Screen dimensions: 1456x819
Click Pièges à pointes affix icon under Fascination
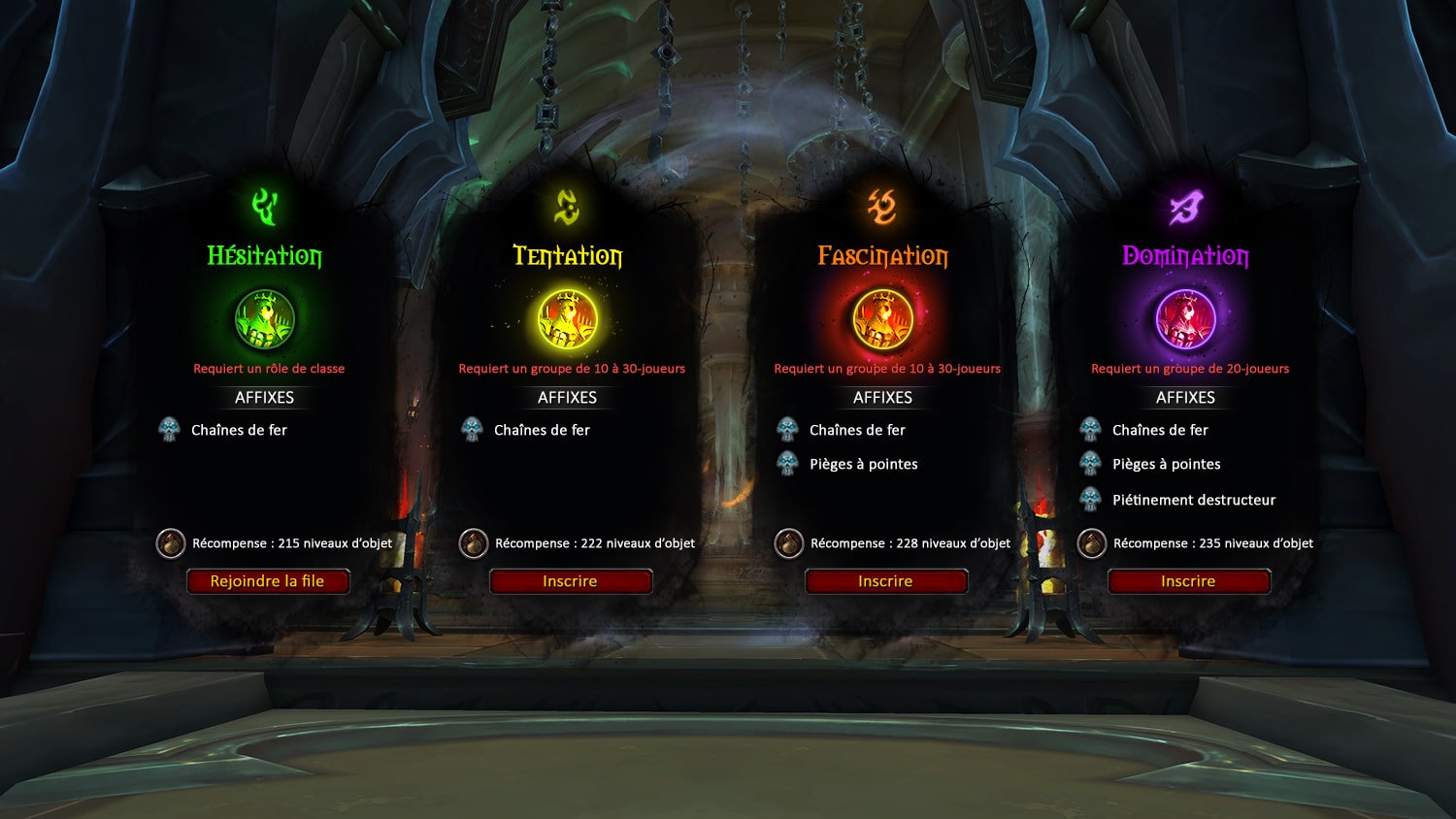[x=788, y=464]
